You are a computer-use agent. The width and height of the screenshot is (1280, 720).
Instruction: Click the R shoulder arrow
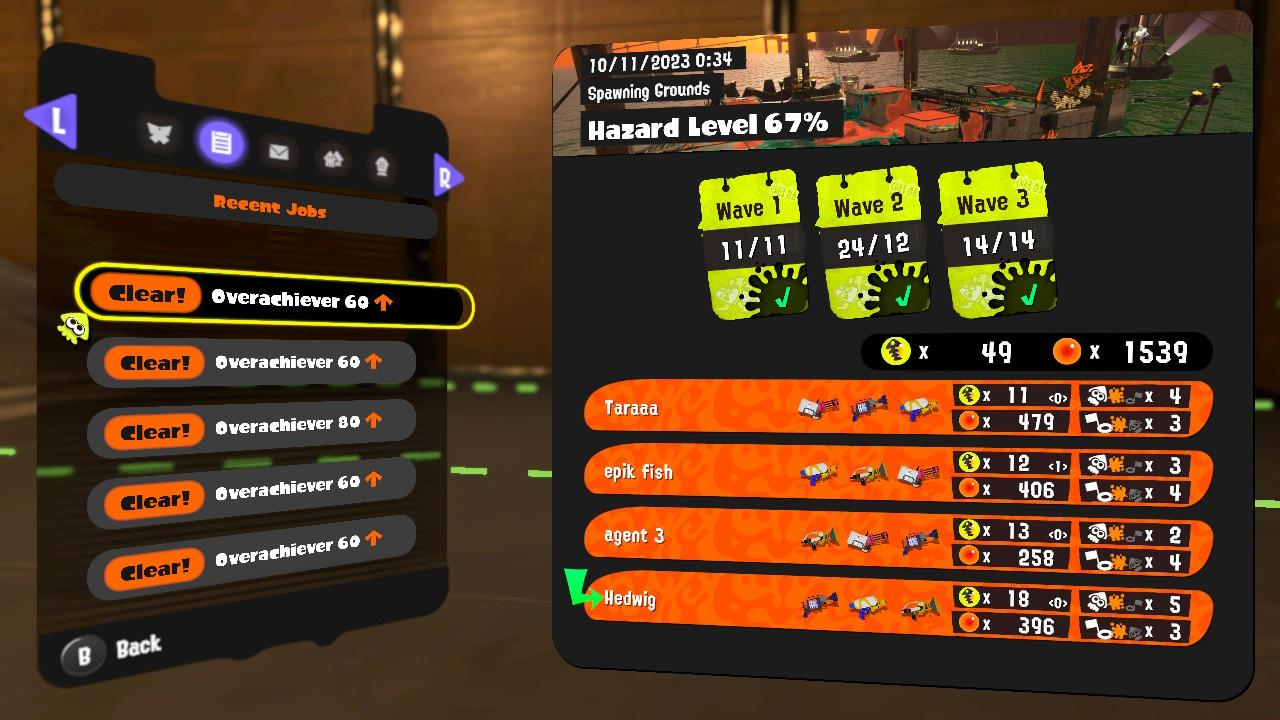click(x=448, y=176)
